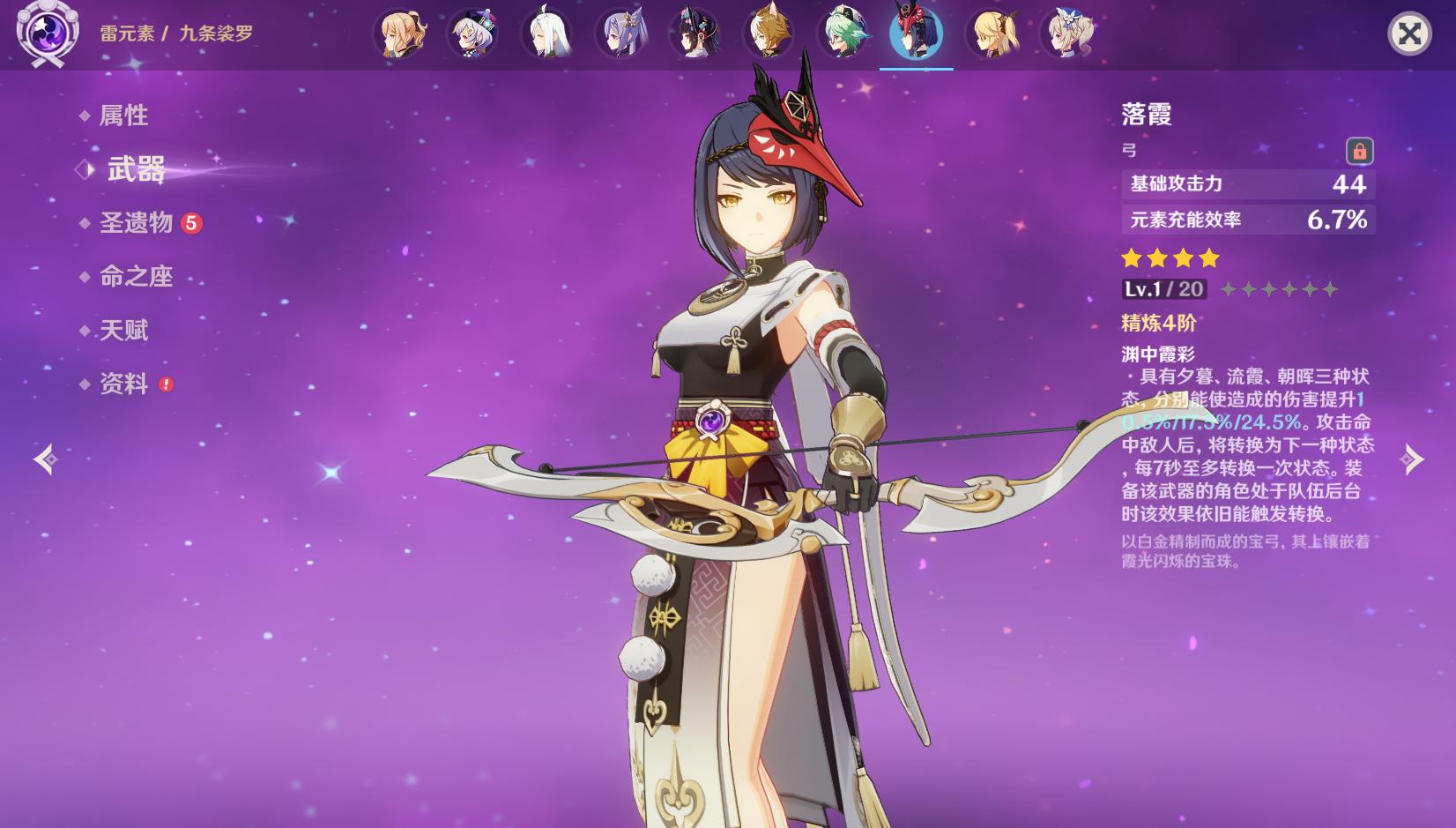This screenshot has height=828, width=1456.
Task: Switch to Yun Jin's portrait
Action: (x=695, y=34)
